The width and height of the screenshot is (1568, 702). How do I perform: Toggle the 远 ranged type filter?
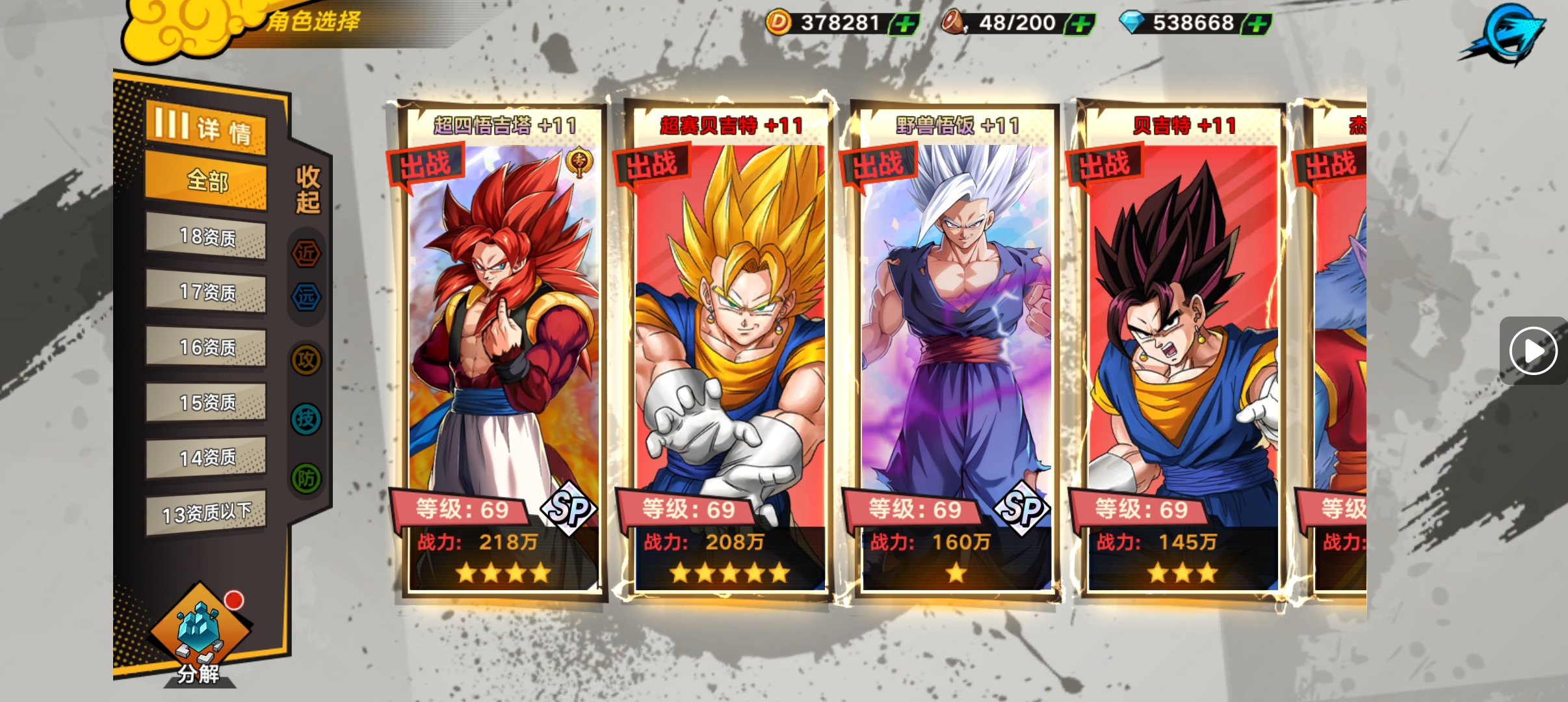306,297
